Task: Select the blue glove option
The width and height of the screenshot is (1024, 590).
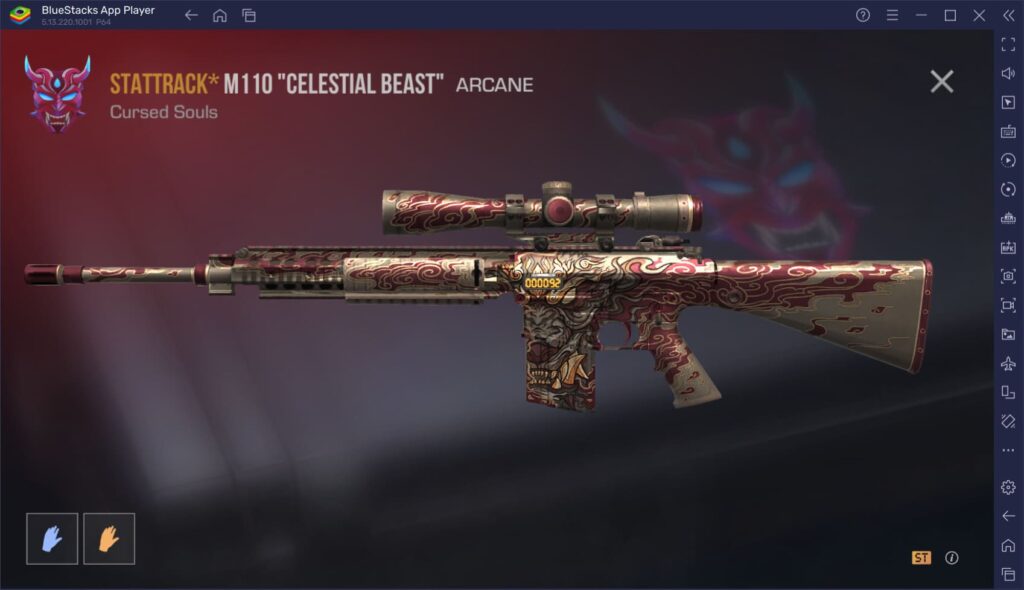Action: (52, 539)
